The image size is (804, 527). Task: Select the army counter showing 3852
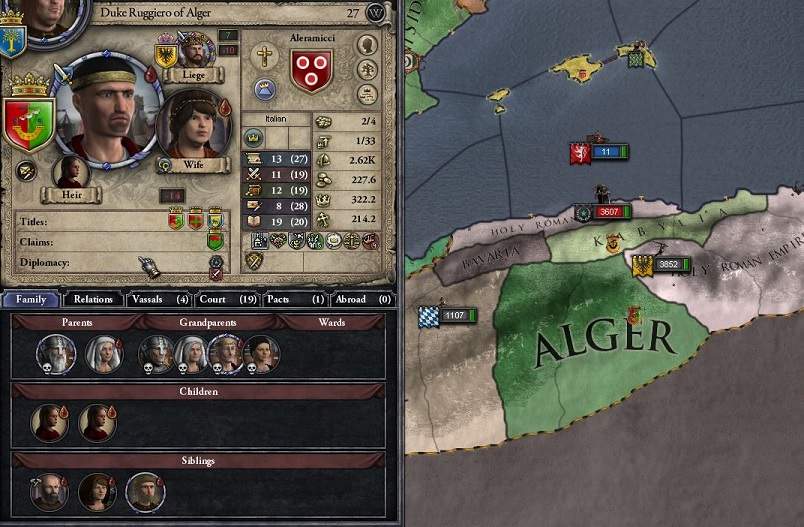[x=660, y=265]
